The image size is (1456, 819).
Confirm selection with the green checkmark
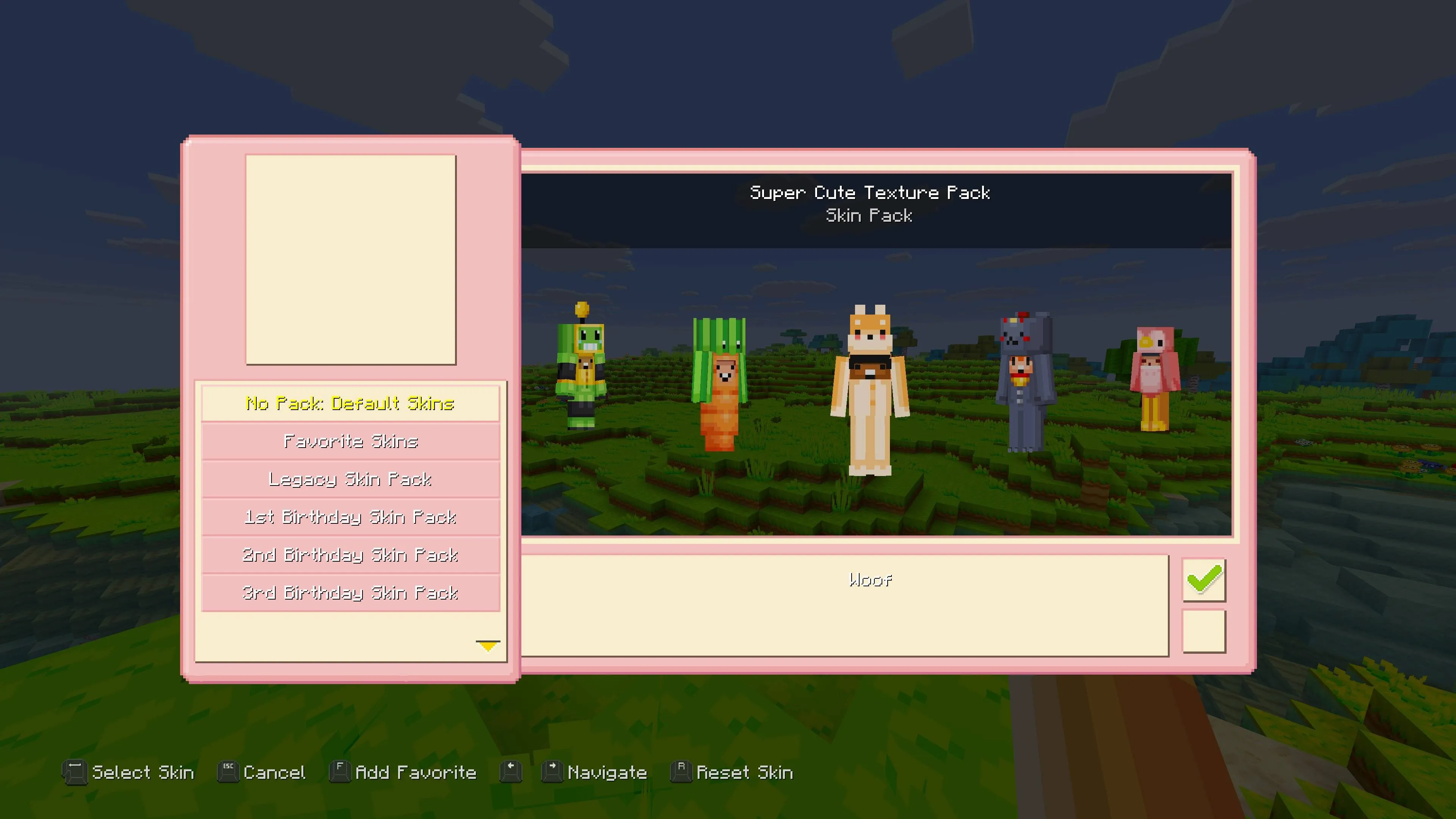pos(1204,579)
